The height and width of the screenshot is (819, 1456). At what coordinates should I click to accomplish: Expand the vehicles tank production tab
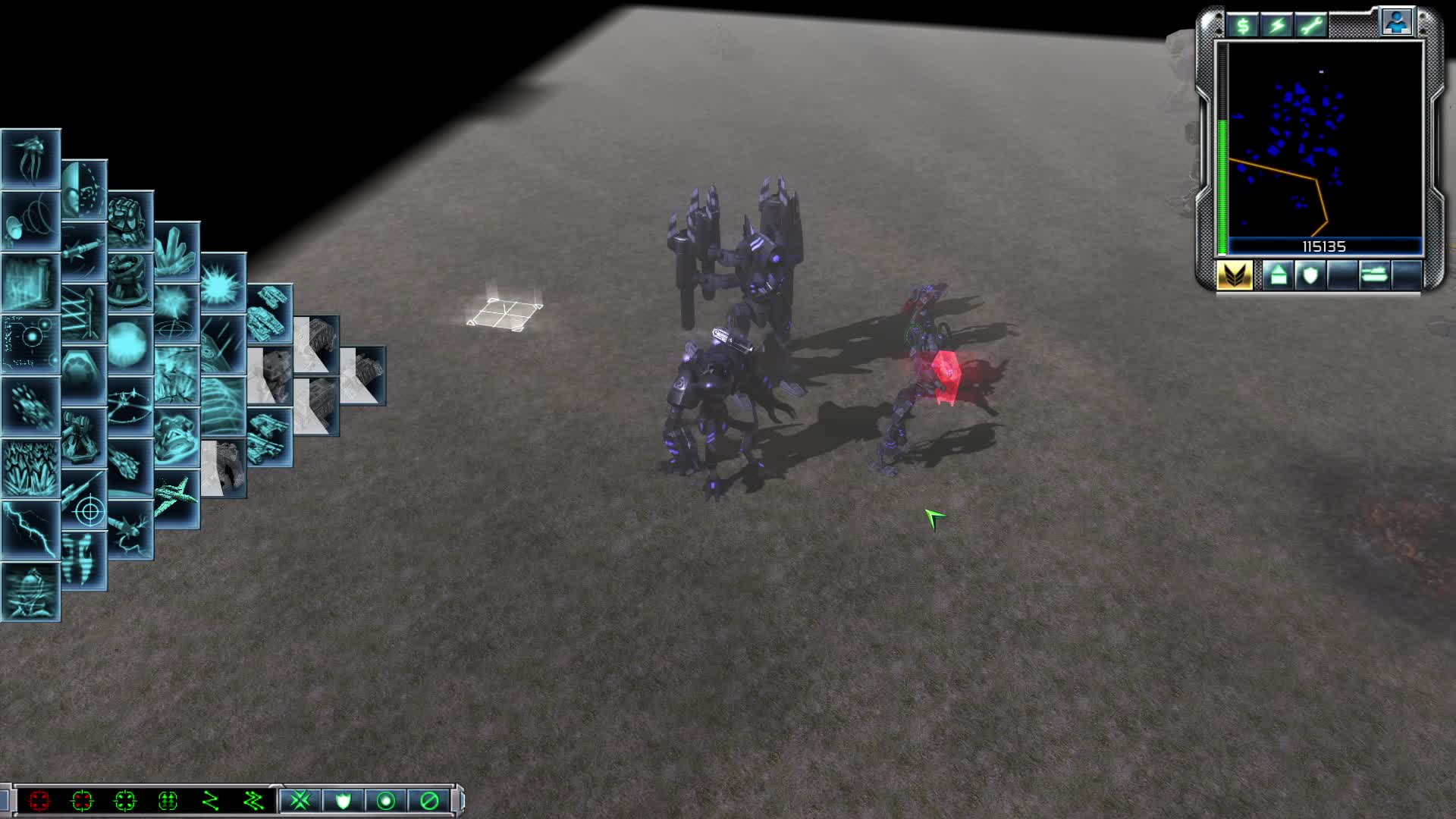tap(1375, 275)
